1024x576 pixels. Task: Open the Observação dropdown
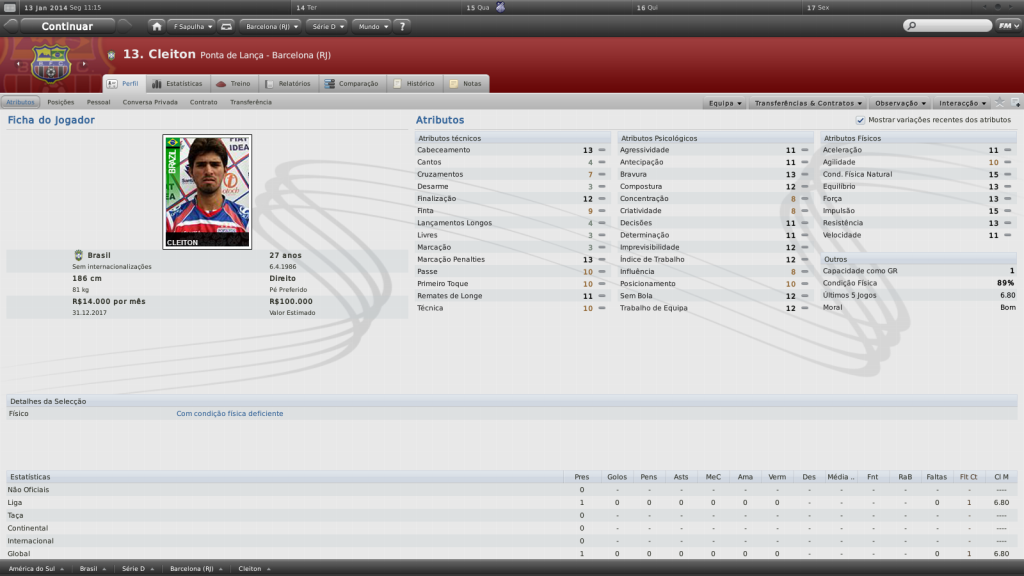click(x=900, y=103)
